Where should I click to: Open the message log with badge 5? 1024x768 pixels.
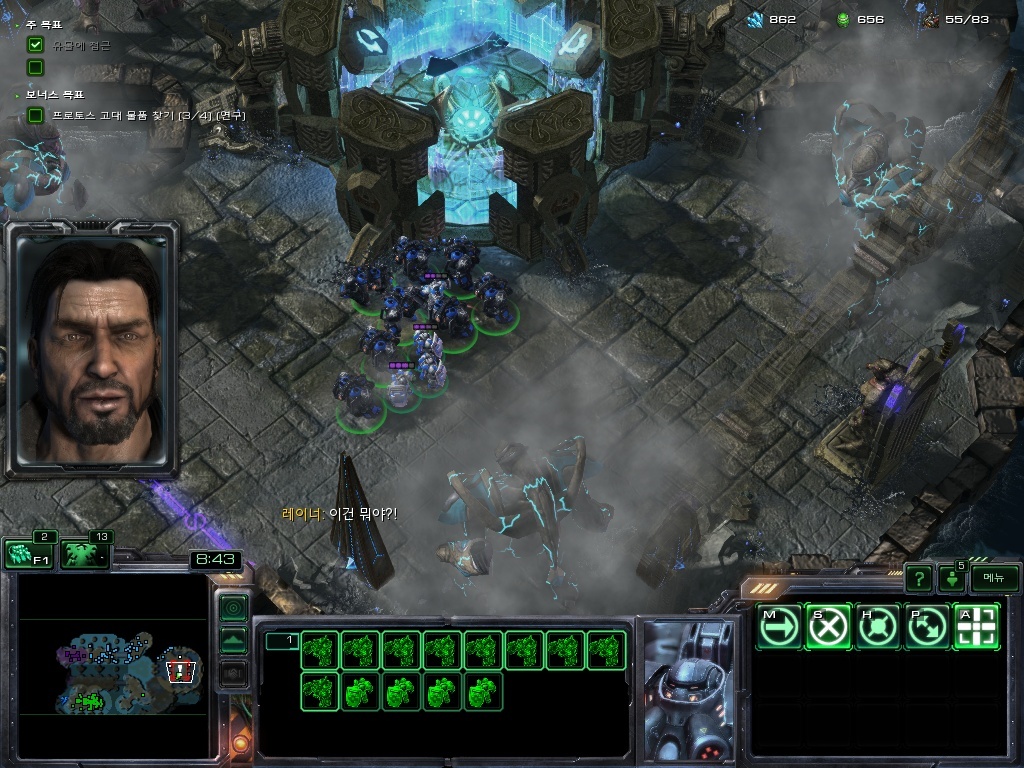coord(950,579)
